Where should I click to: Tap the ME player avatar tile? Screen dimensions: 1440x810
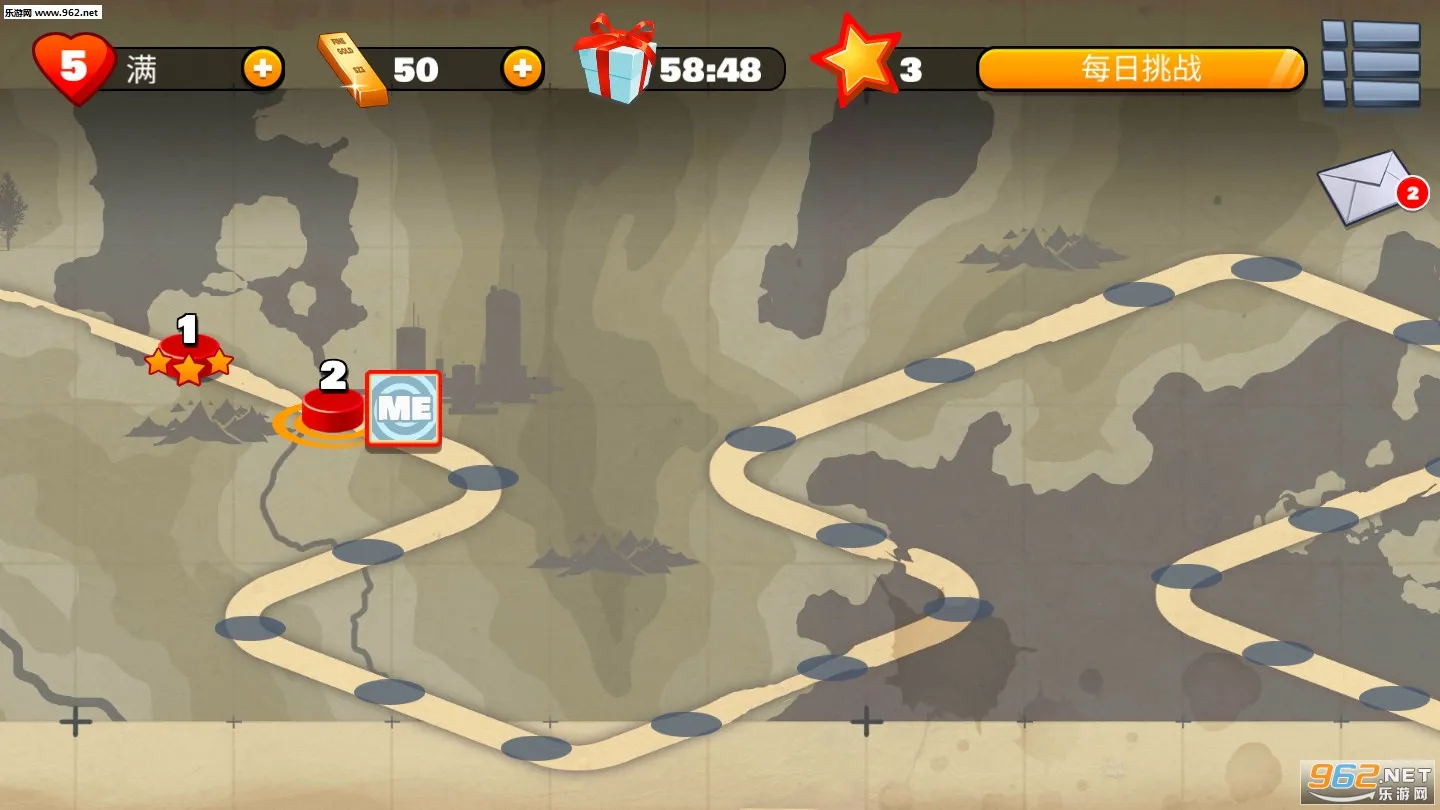(404, 408)
